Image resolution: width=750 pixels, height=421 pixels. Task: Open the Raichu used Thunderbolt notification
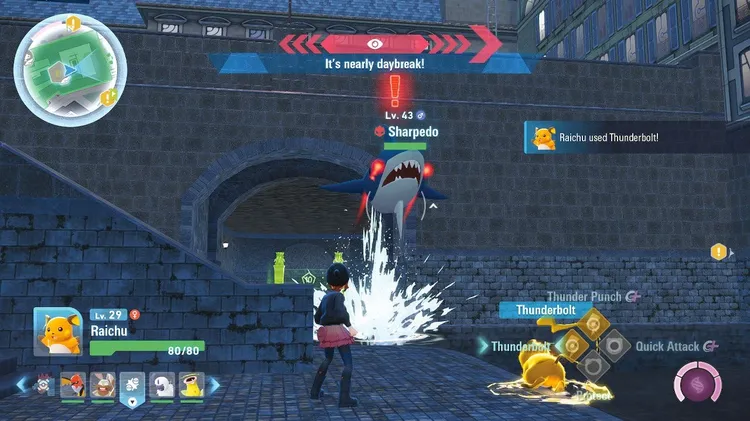coord(632,138)
